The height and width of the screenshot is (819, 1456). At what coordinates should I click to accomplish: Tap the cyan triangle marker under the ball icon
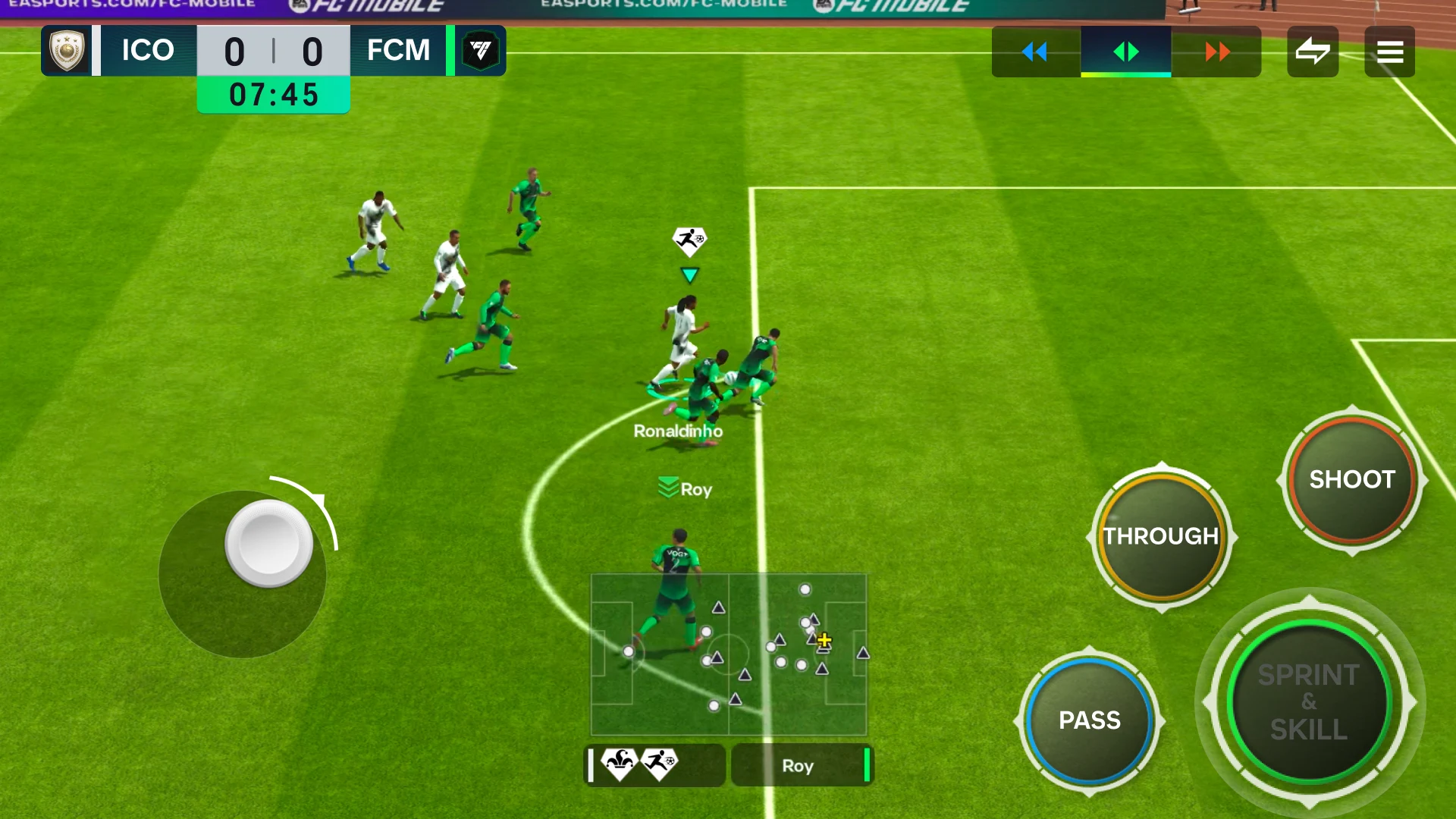tap(689, 276)
